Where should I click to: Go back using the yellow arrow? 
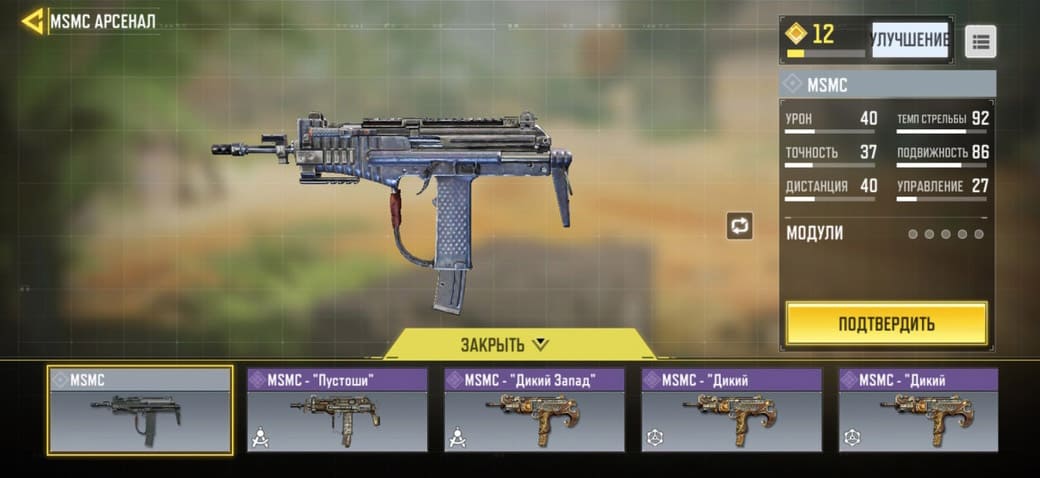point(32,21)
